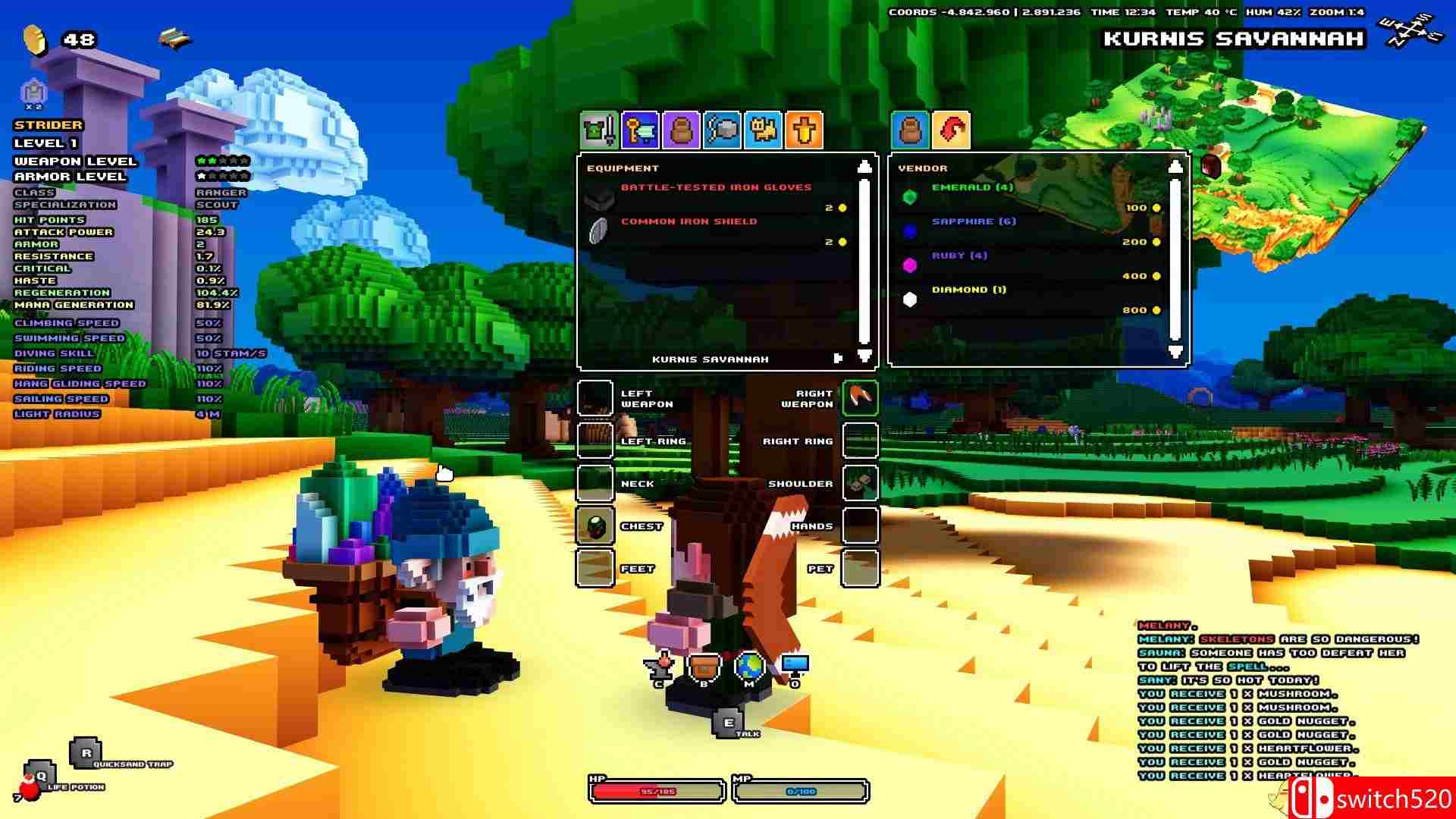Select the keys inventory tab
The image size is (1456, 819).
(x=639, y=130)
